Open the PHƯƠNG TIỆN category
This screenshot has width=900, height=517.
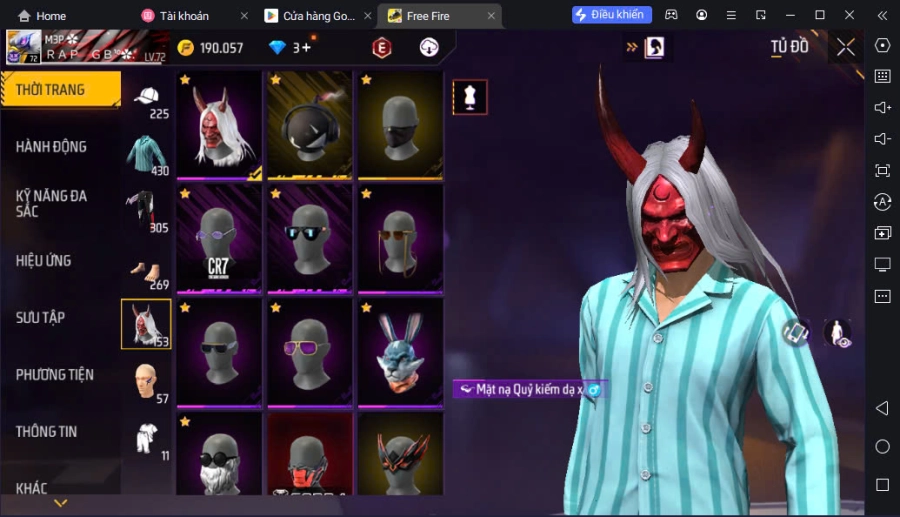(55, 375)
